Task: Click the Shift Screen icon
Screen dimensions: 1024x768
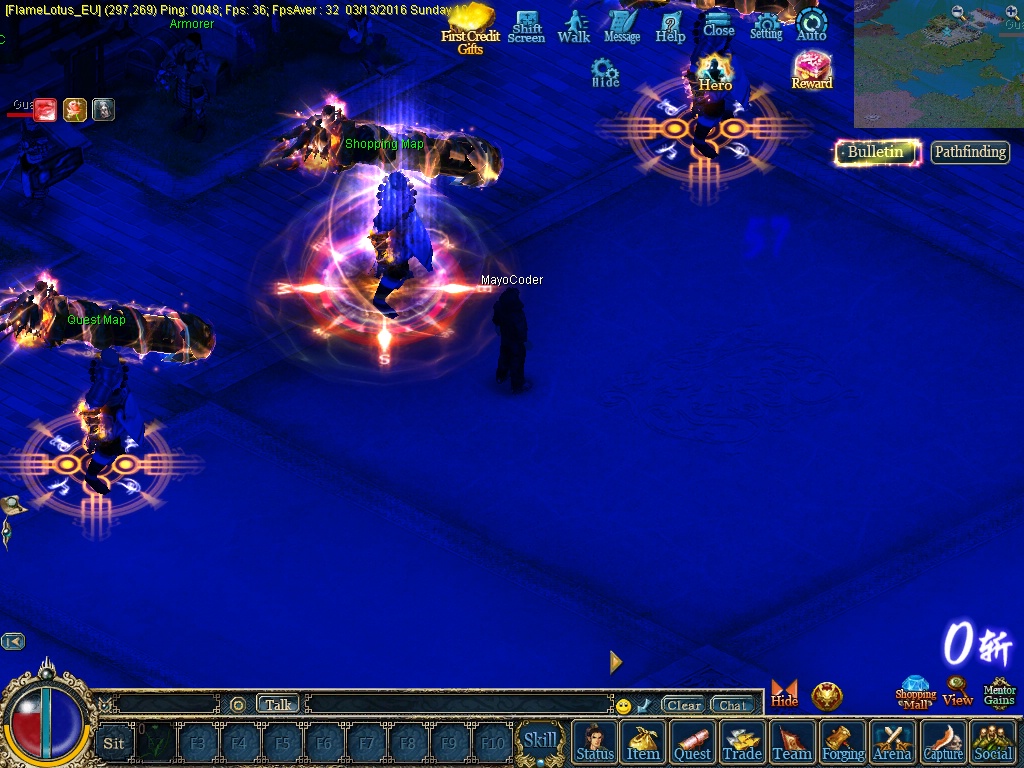Action: click(x=526, y=27)
